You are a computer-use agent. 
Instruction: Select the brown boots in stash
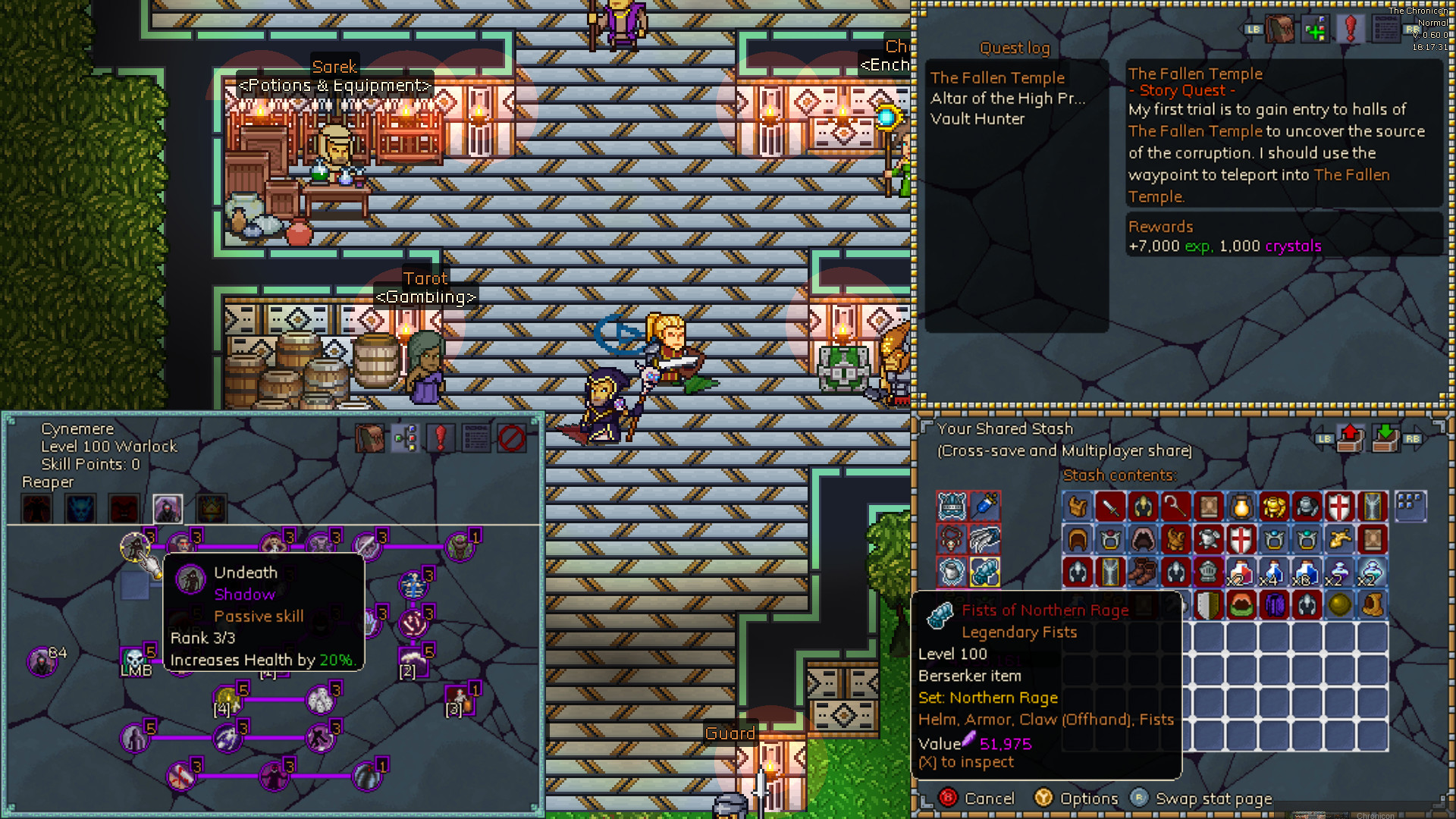pyautogui.click(x=1142, y=572)
